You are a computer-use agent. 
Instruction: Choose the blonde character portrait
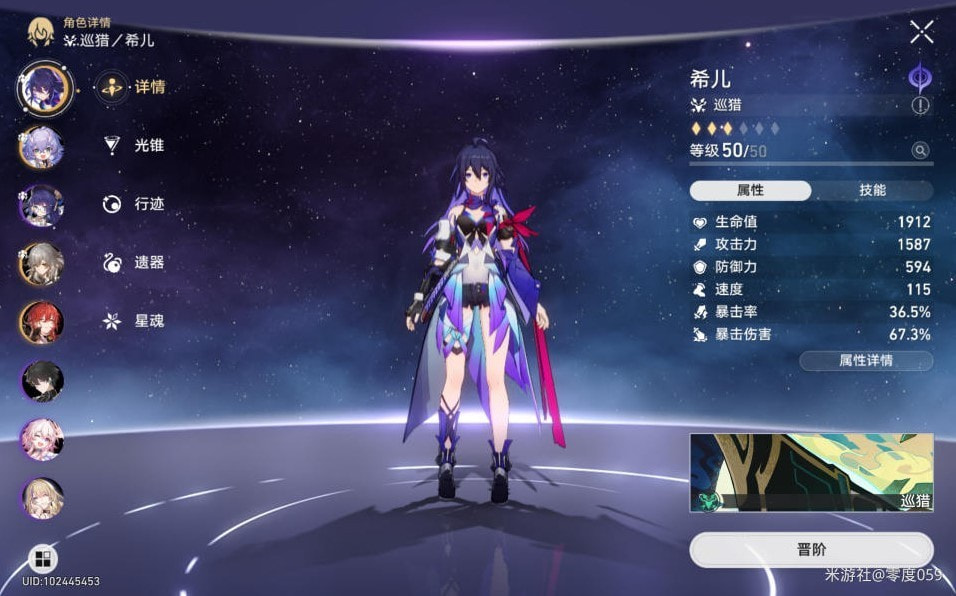point(42,497)
